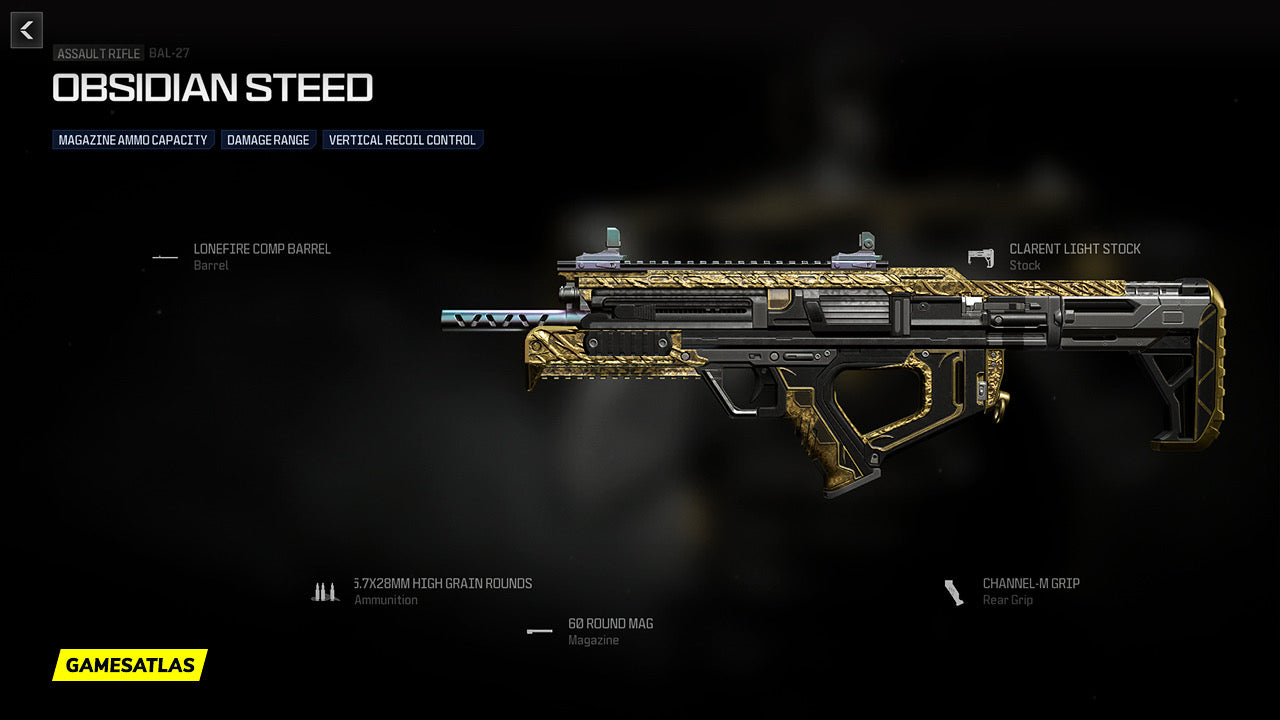Viewport: 1280px width, 720px height.
Task: Click the Magazine Ammo Capacity tag
Action: [x=133, y=140]
